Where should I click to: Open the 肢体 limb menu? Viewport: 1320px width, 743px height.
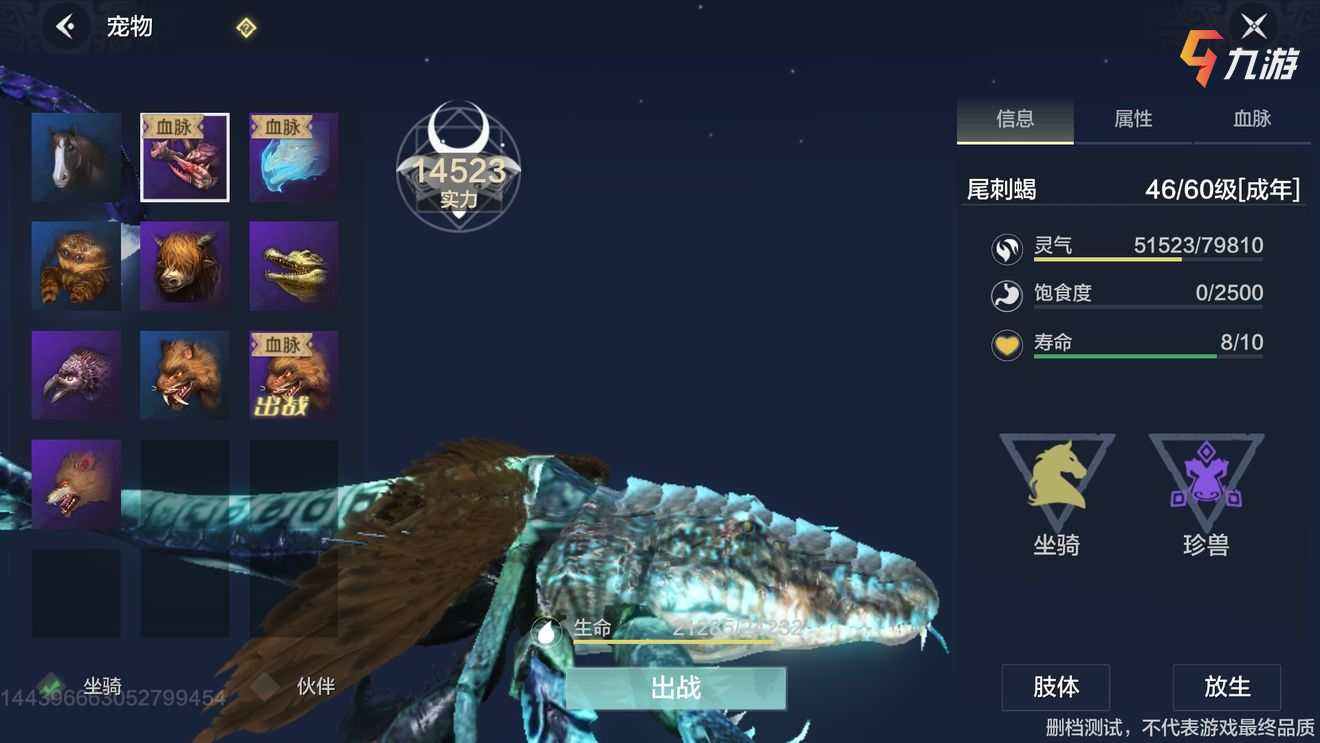1055,687
